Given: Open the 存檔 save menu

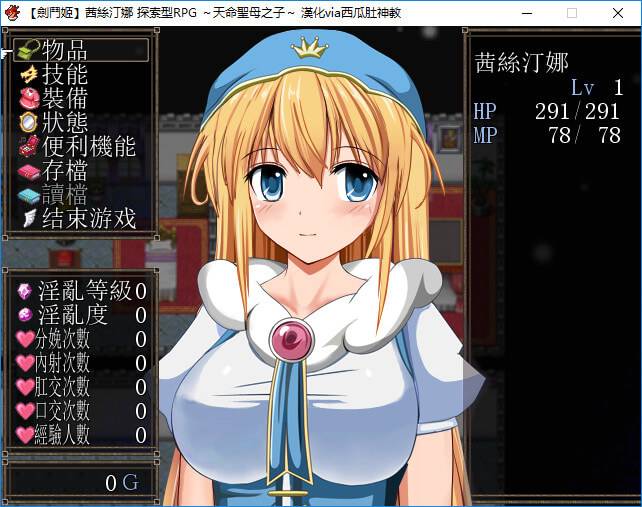Looking at the screenshot, I should click(x=65, y=170).
